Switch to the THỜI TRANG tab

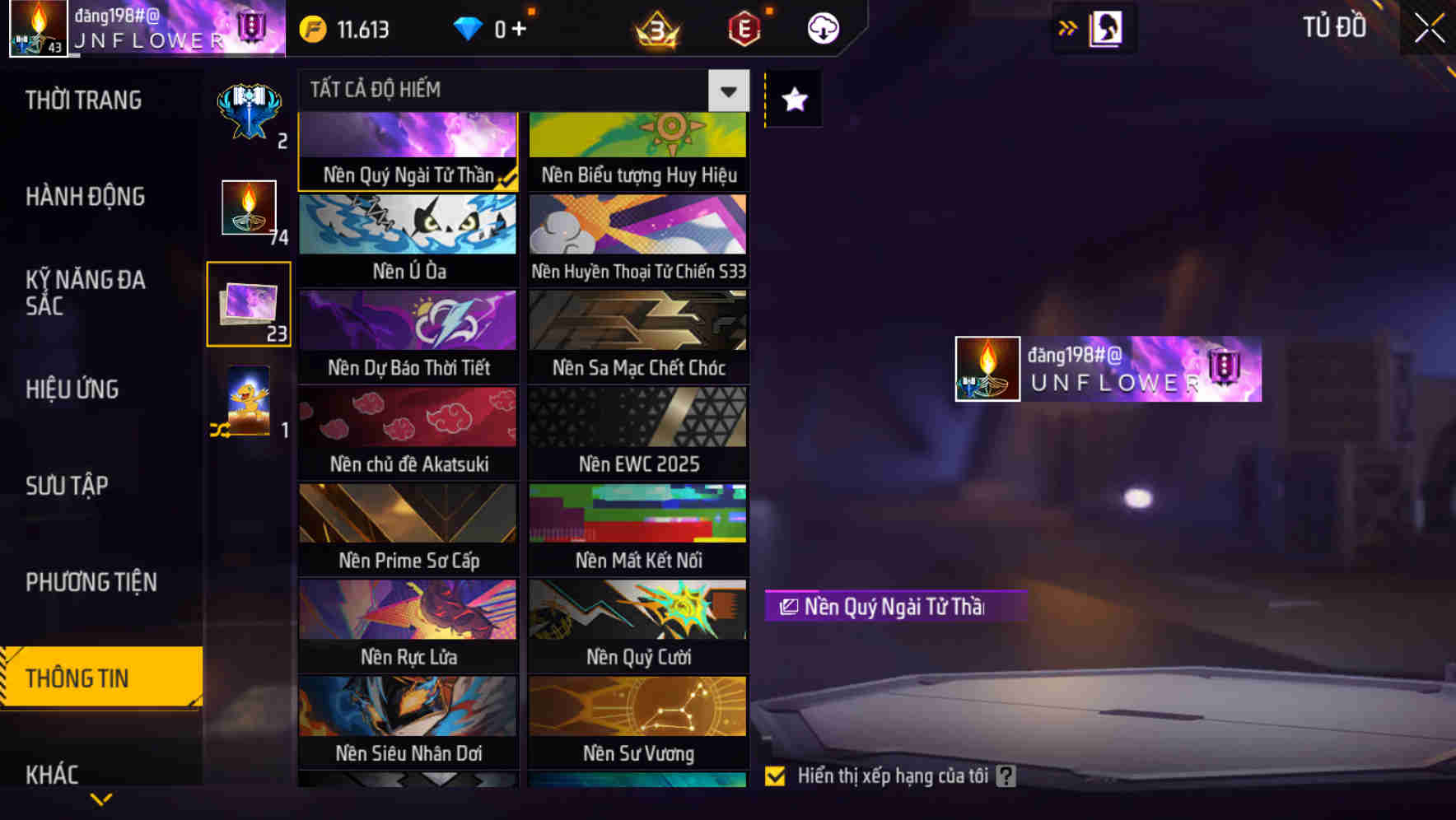(x=82, y=100)
